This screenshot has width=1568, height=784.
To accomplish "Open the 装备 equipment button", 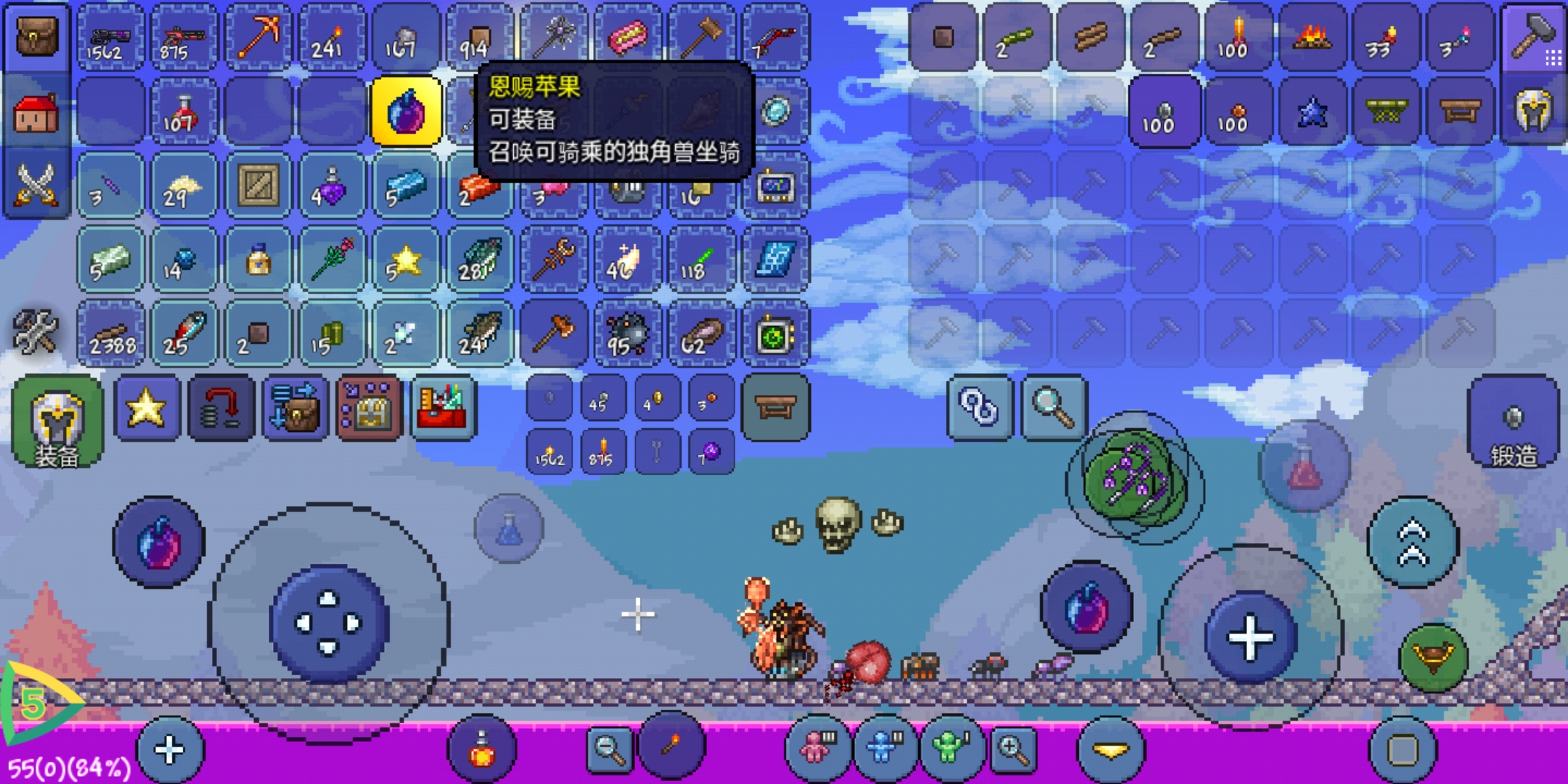I will click(57, 421).
